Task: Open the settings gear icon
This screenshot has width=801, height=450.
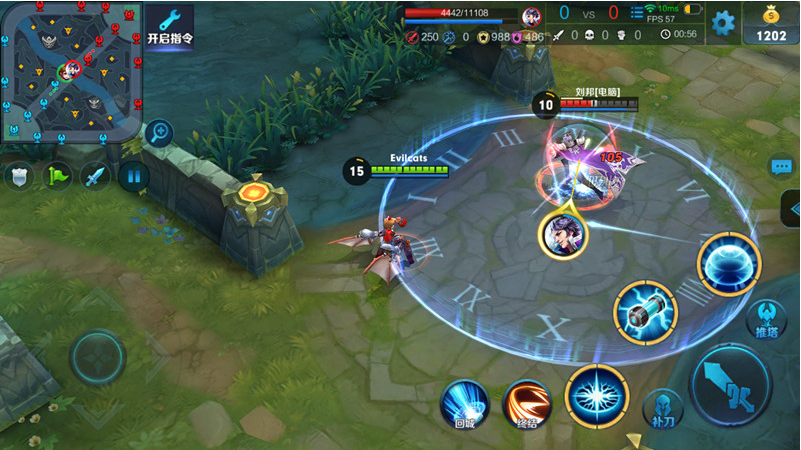Action: (x=722, y=22)
